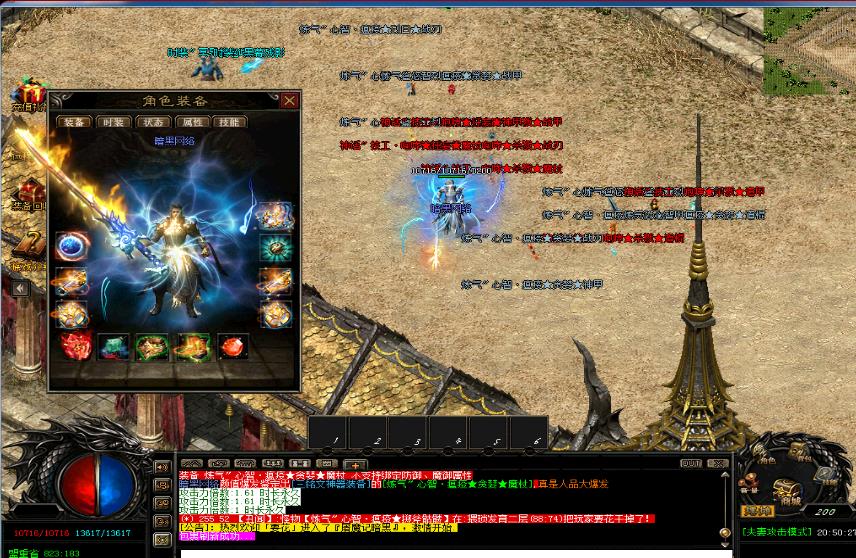Screen dimensions: 856x558
Task: Toggle the sound speaker button
Action: [160, 467]
